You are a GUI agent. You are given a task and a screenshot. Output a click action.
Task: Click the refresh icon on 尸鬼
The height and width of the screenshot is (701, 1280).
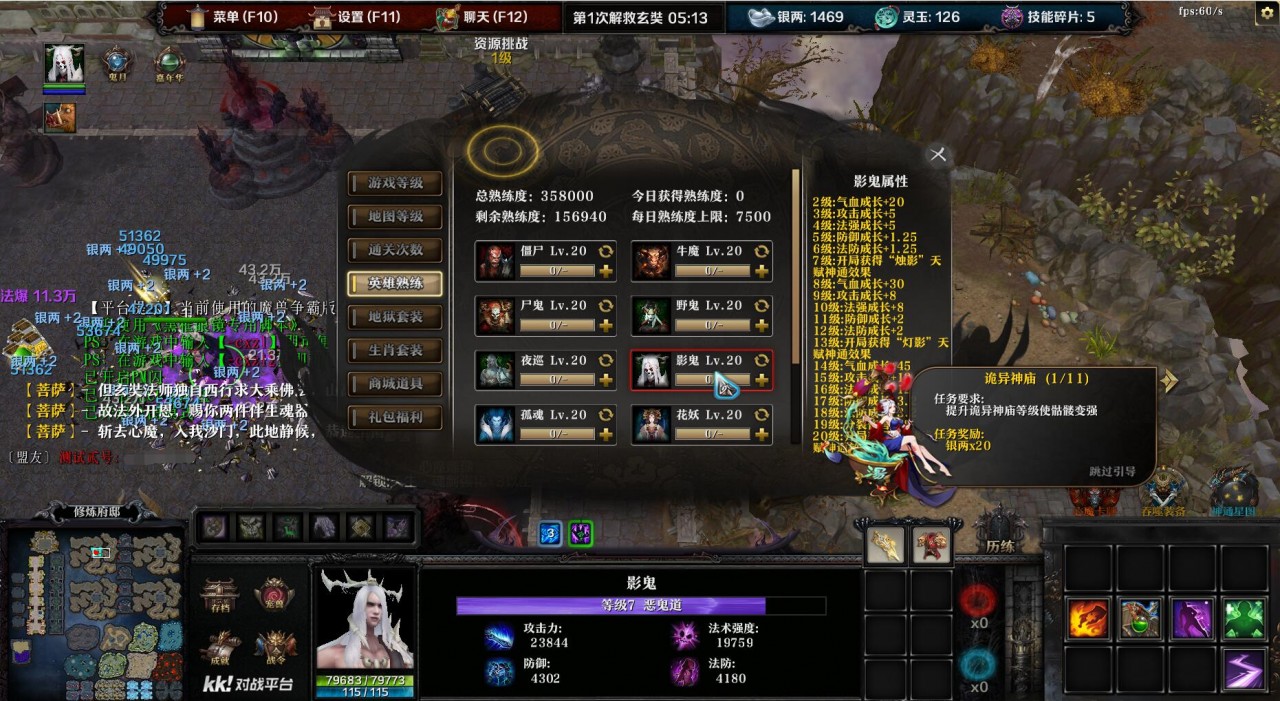(x=605, y=305)
